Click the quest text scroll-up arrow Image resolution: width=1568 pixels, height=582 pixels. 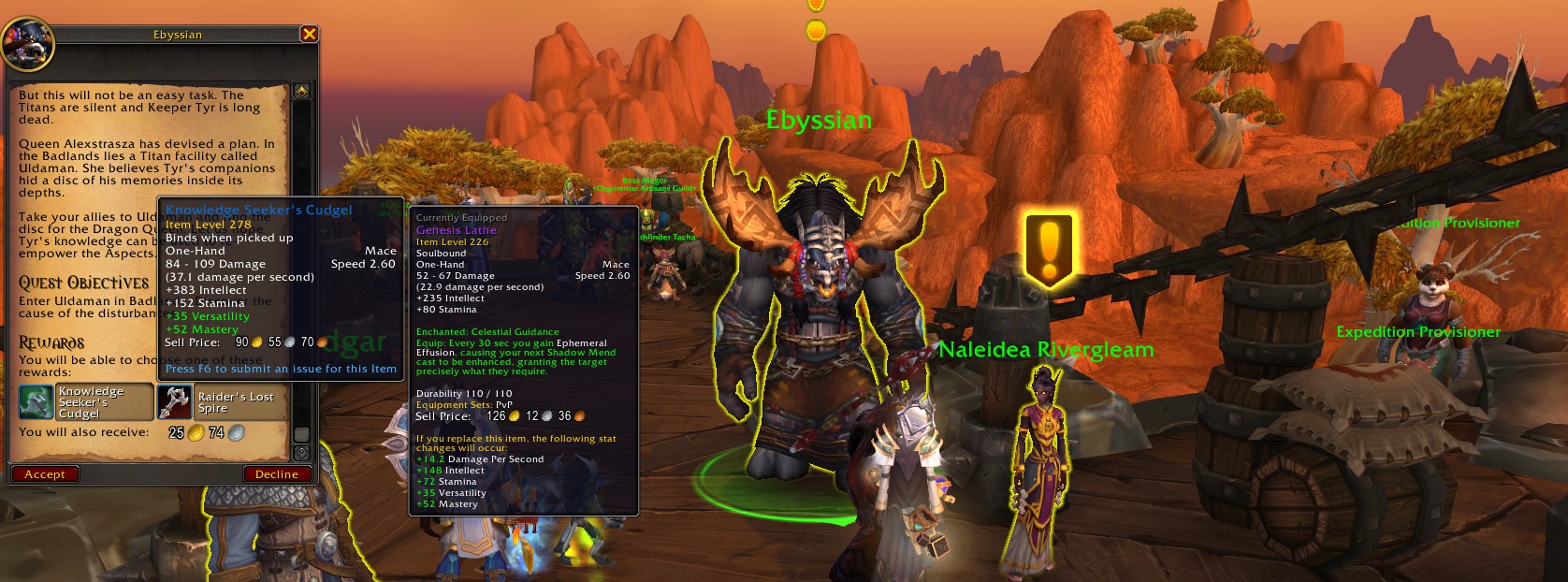click(x=301, y=92)
